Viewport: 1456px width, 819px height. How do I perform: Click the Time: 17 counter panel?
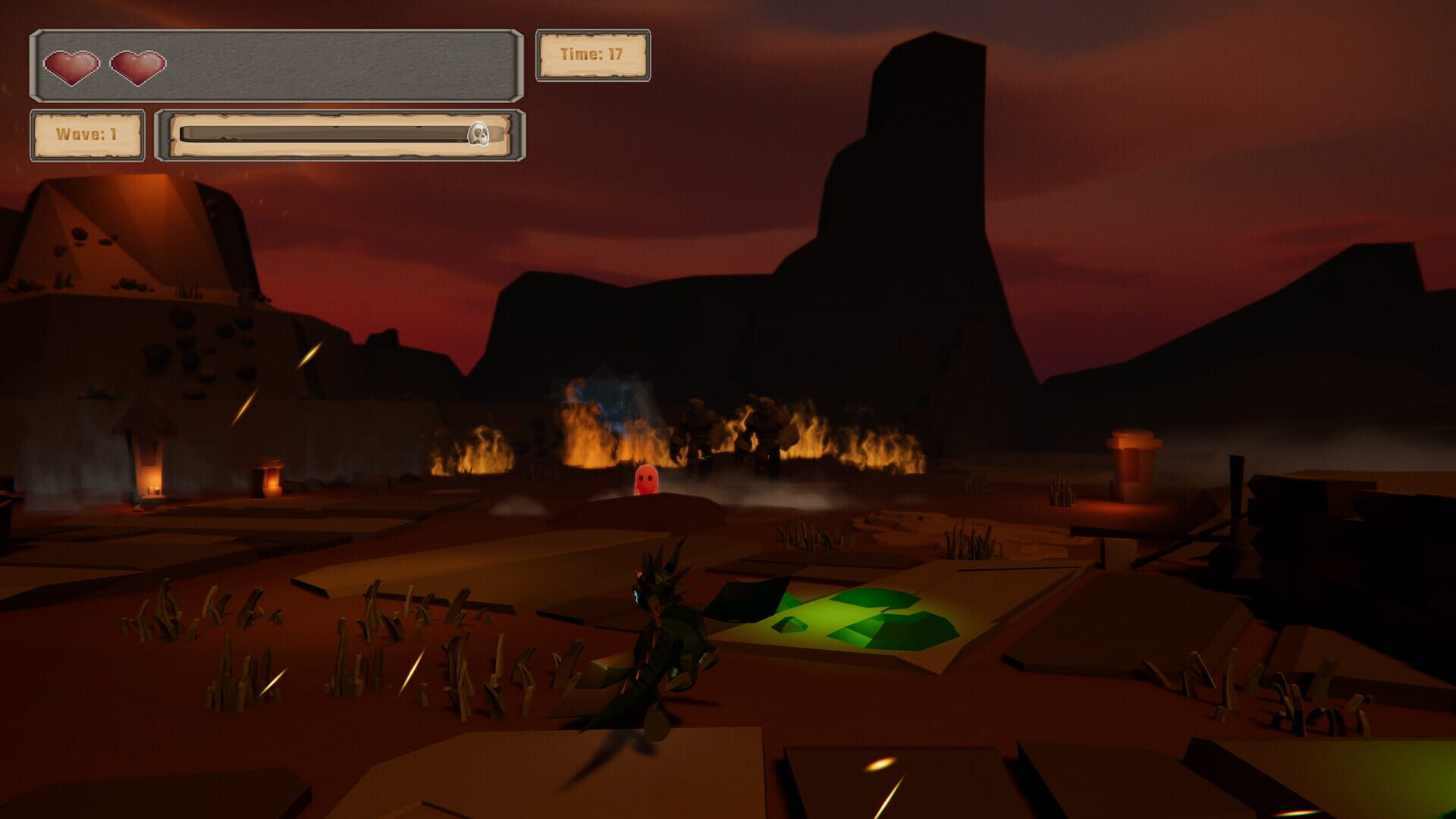(594, 53)
